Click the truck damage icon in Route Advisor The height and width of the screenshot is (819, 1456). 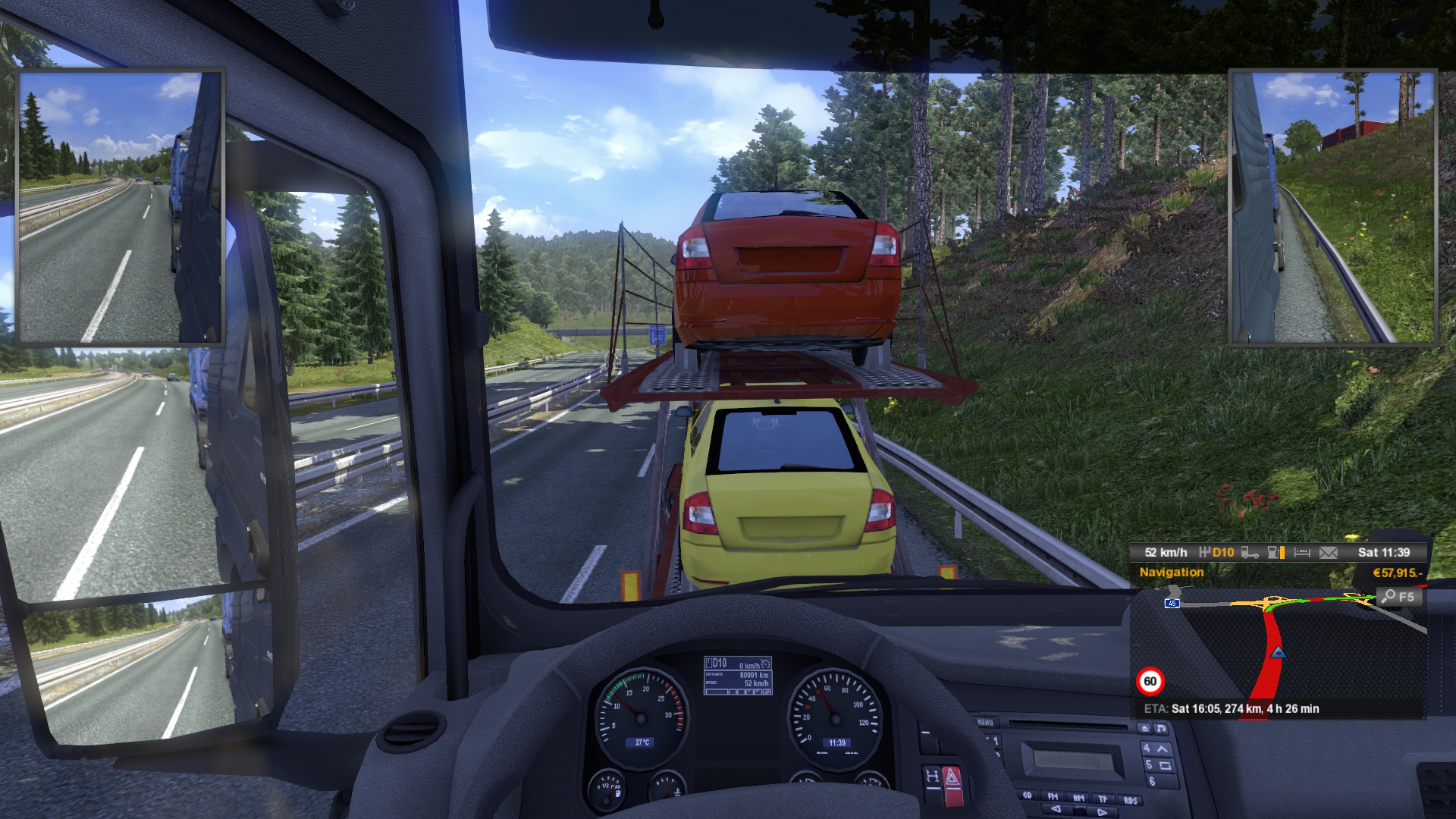(1250, 553)
